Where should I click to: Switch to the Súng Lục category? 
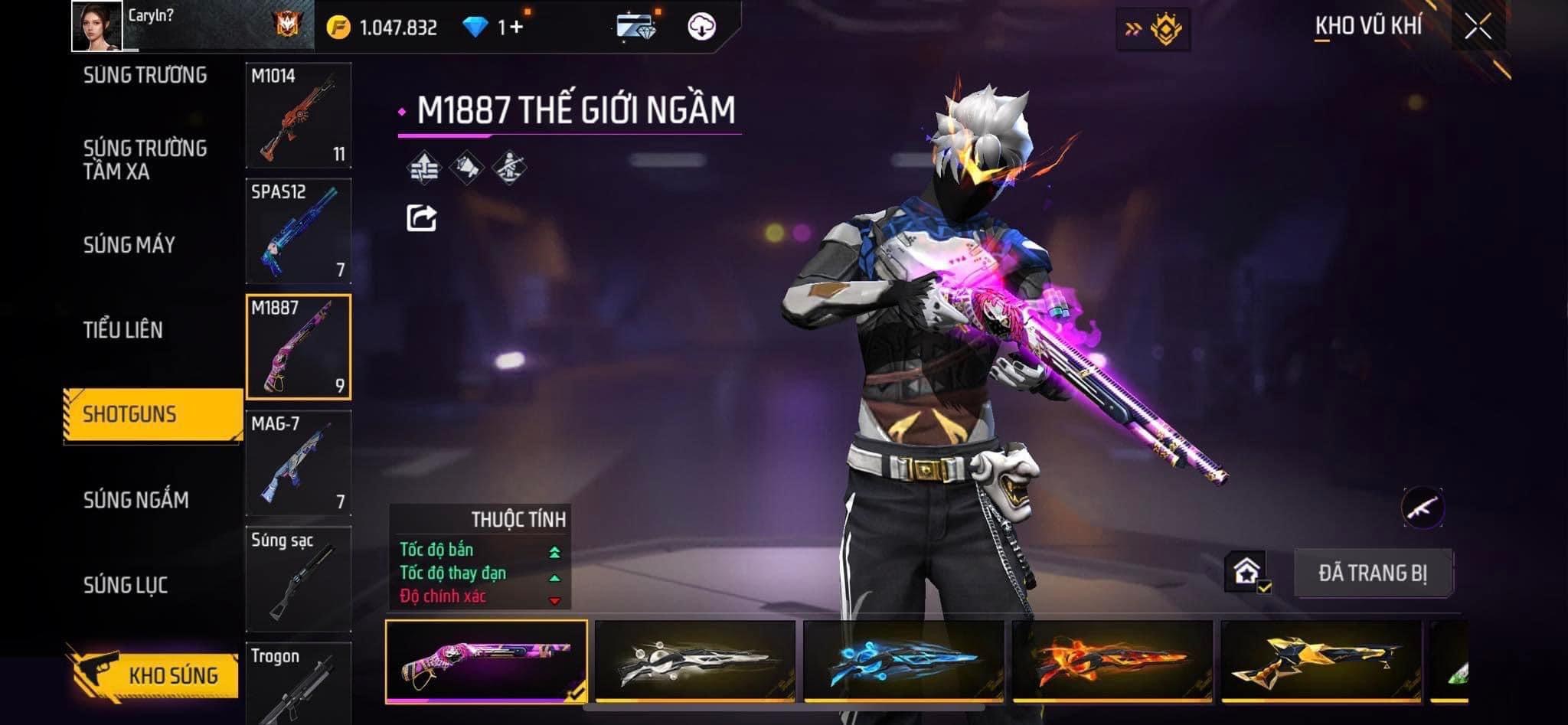tap(126, 585)
